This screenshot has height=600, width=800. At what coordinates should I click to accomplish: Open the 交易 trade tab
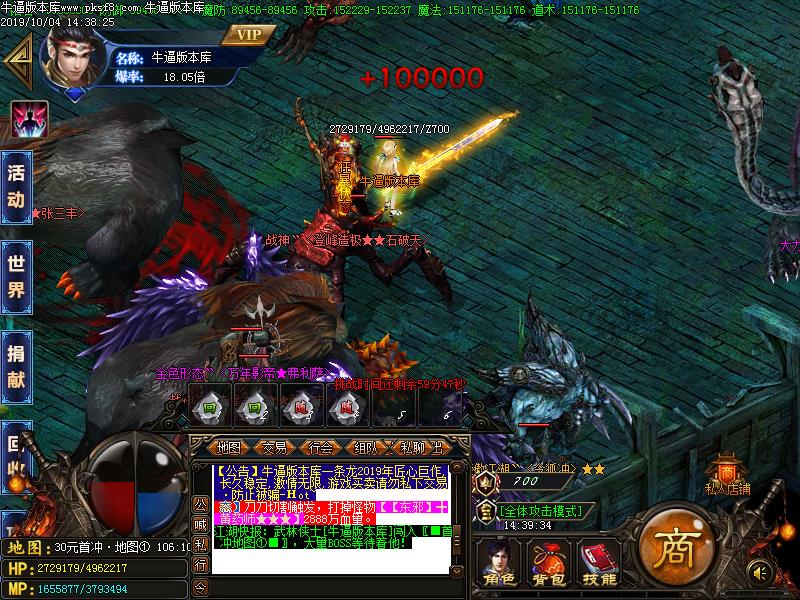[275, 447]
